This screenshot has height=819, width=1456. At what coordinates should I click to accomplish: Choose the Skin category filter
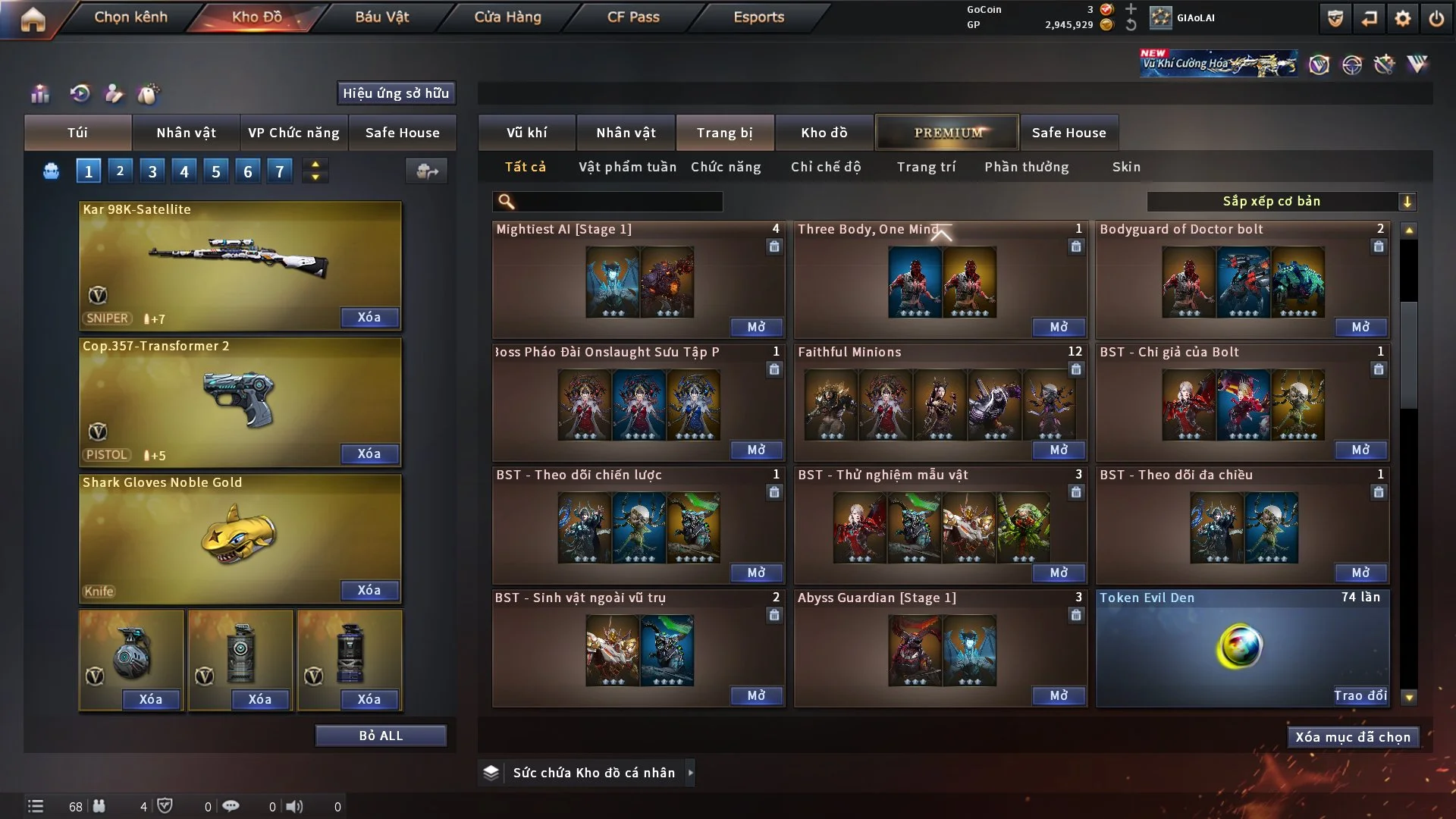tap(1126, 167)
